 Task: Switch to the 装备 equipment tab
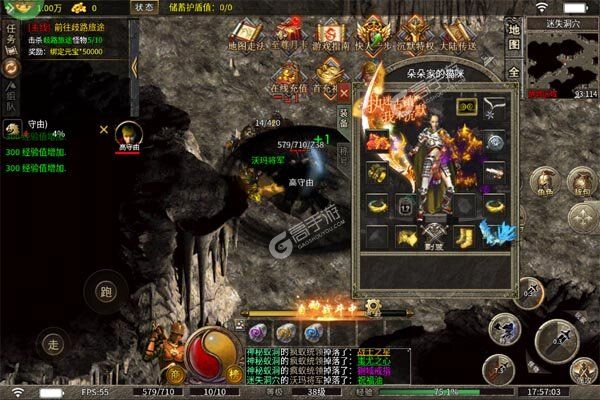click(344, 121)
